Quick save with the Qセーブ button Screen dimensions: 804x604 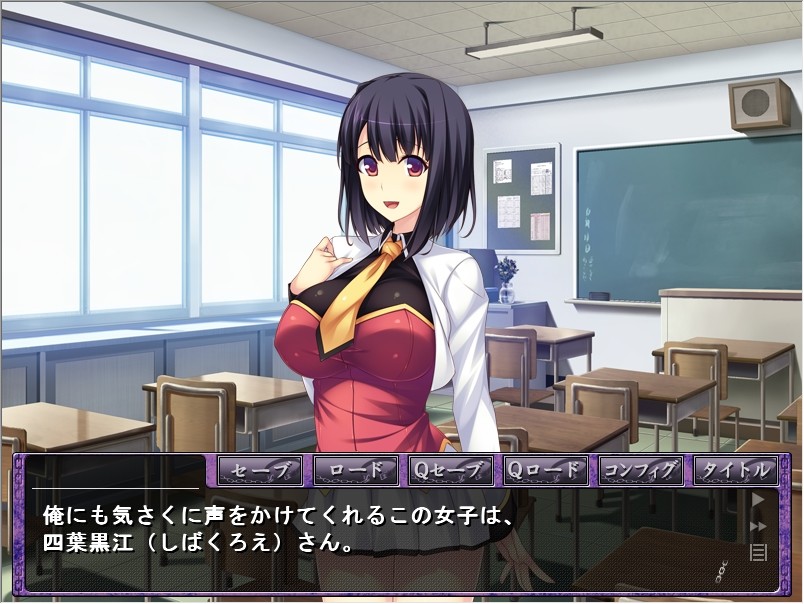click(x=450, y=469)
